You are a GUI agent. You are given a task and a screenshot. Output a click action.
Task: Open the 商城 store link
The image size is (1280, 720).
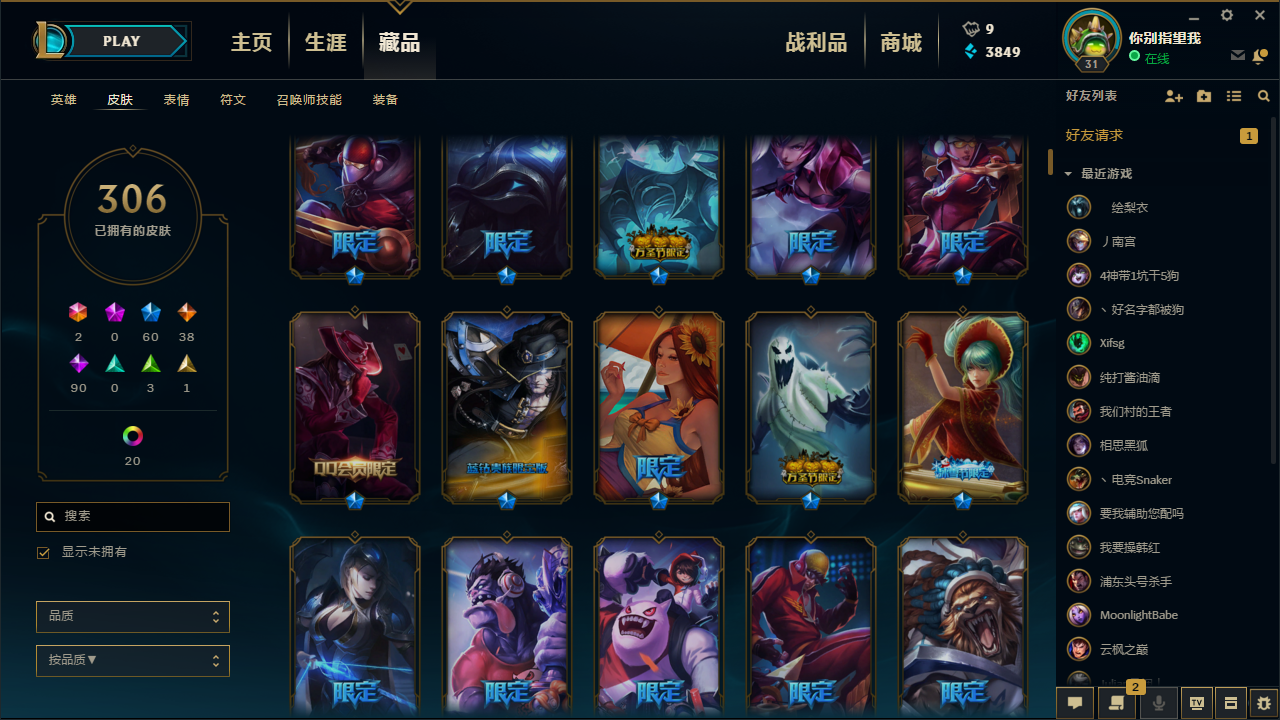pos(900,42)
